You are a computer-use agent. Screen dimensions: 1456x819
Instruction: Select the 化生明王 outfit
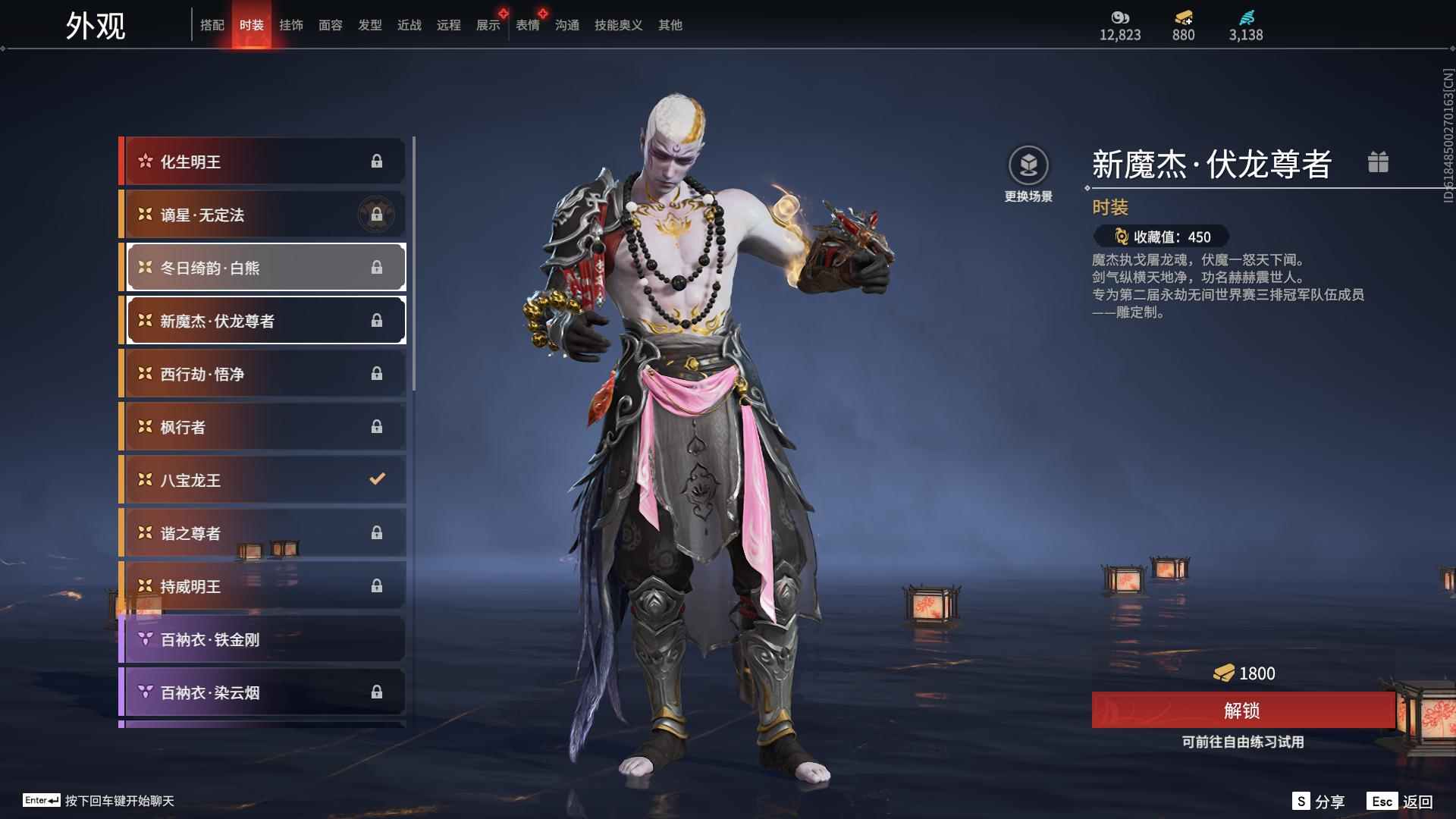pos(263,162)
